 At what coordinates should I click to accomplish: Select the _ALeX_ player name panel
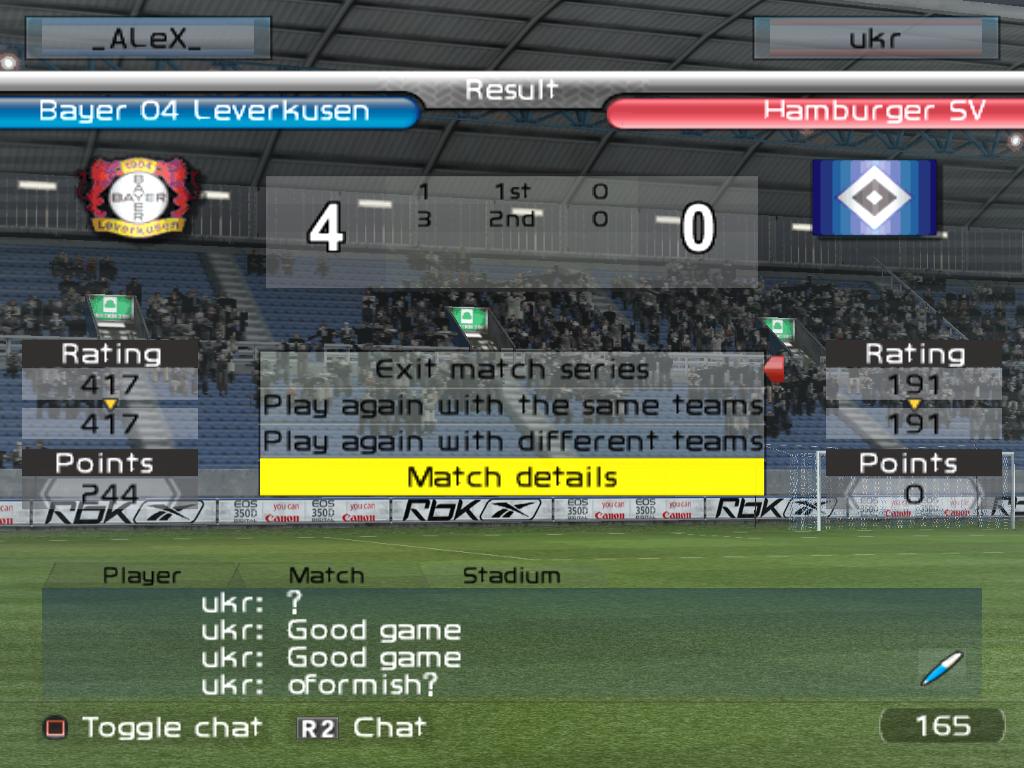tap(148, 39)
